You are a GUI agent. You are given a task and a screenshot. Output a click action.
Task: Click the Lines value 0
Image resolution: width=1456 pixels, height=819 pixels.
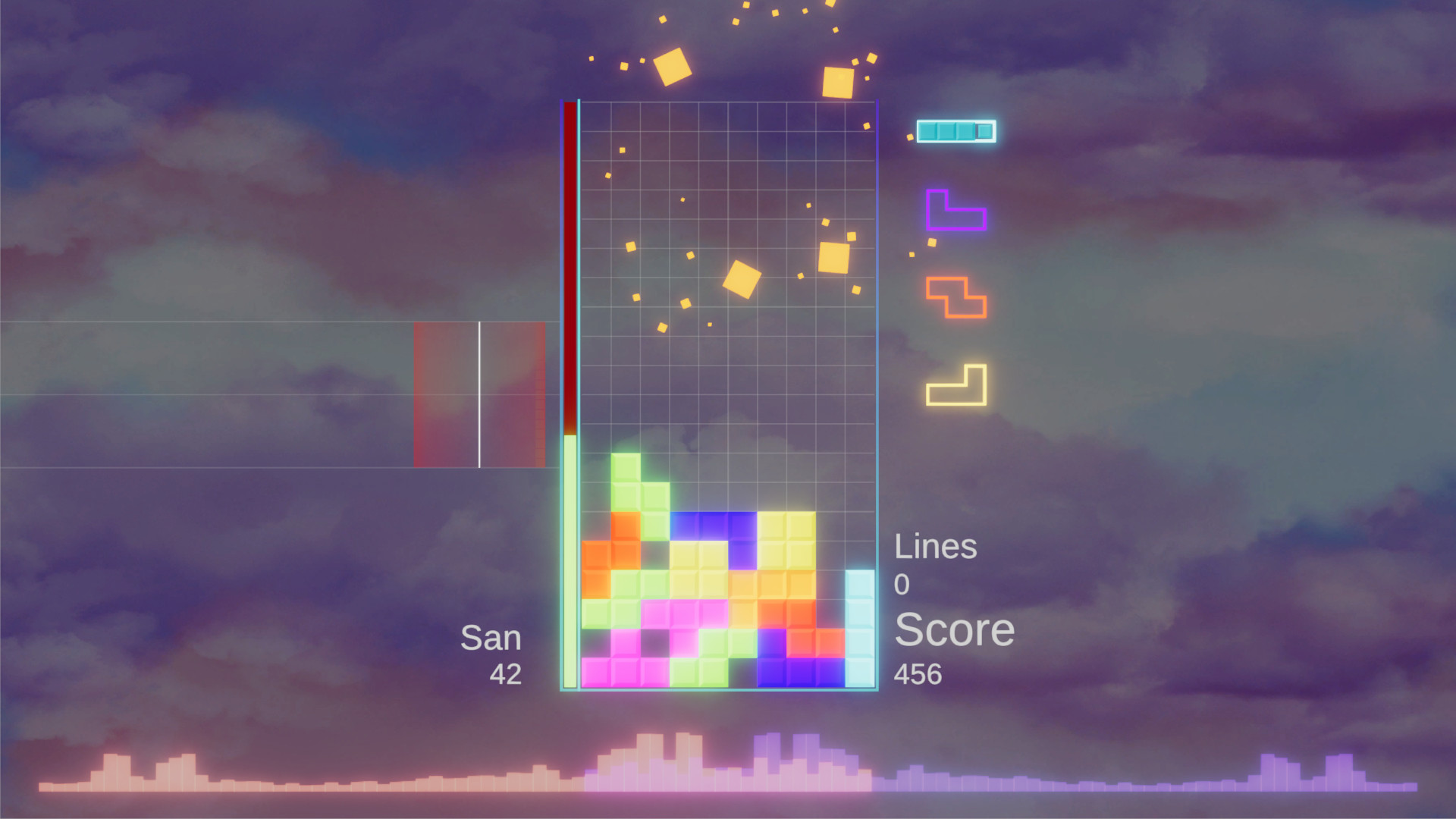[902, 584]
